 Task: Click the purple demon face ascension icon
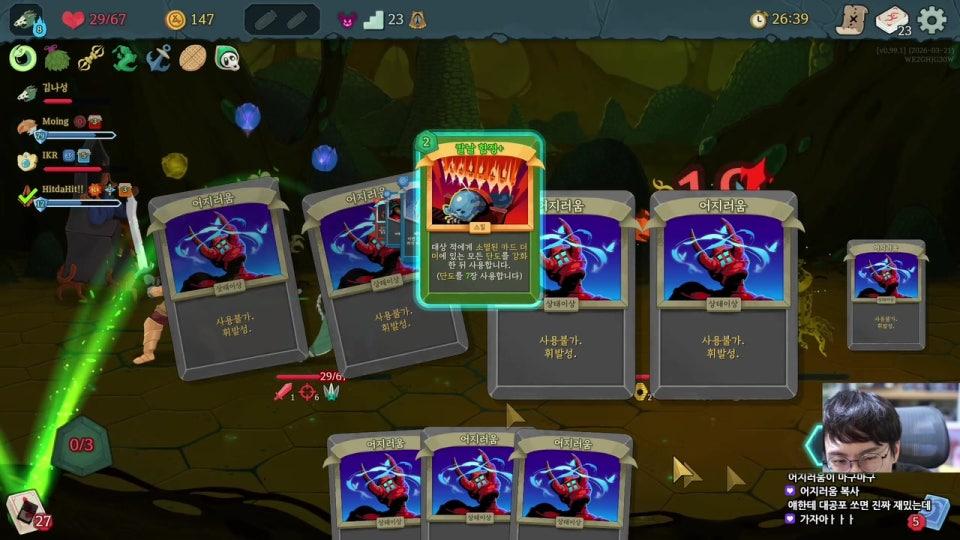point(347,19)
